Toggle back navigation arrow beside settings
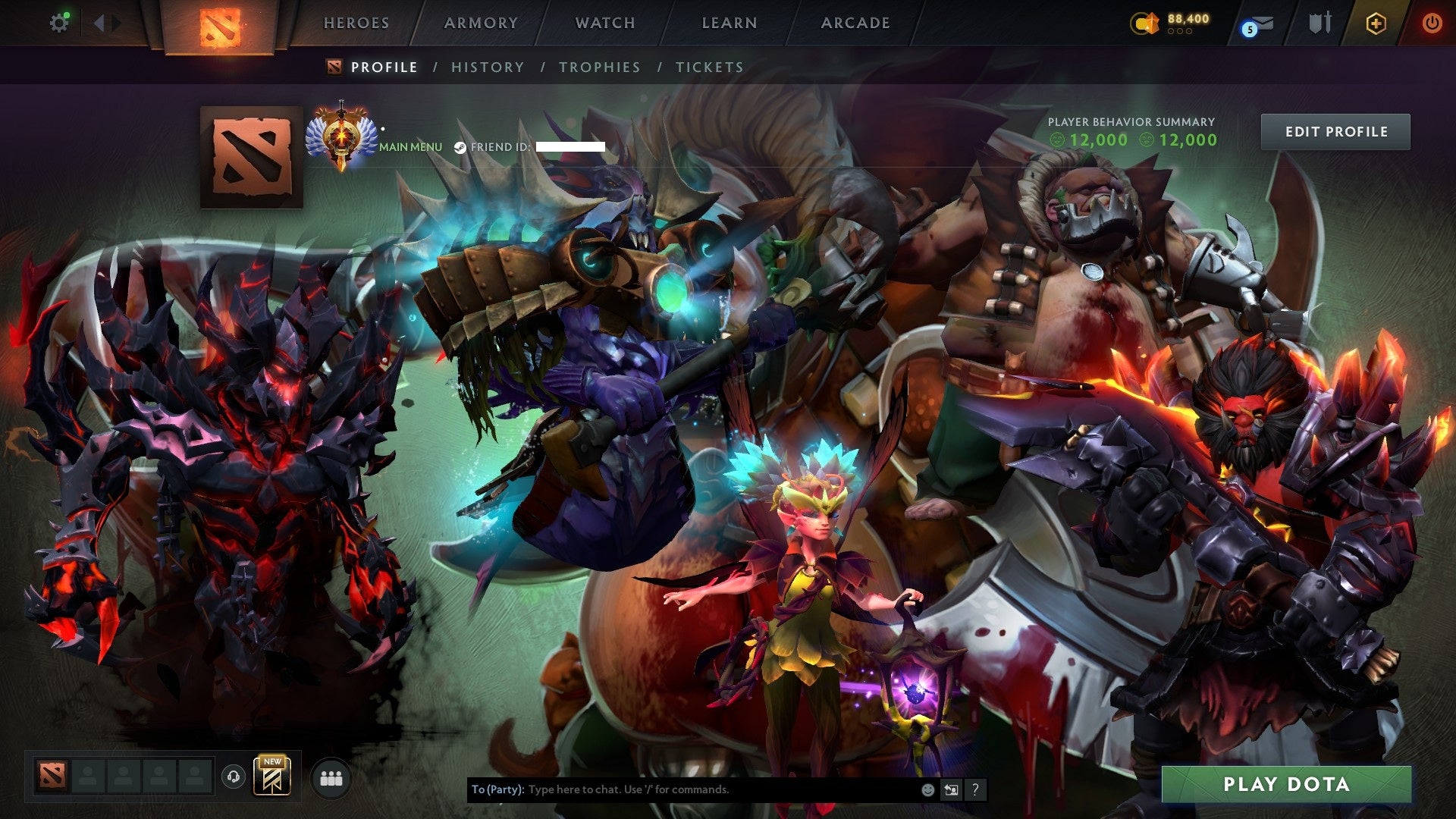The height and width of the screenshot is (819, 1456). pos(99,23)
